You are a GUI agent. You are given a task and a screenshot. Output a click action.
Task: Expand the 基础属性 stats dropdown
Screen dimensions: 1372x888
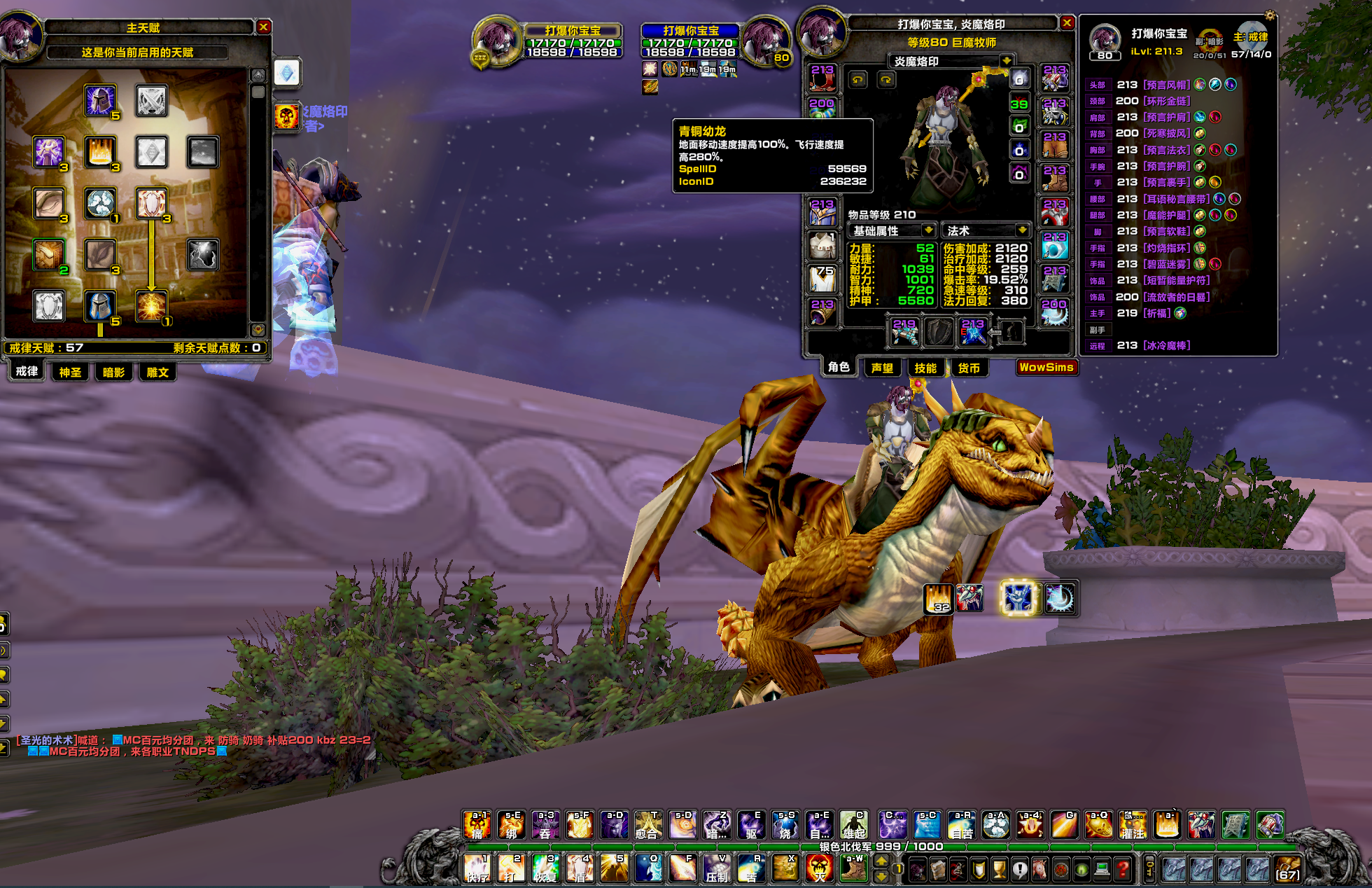click(928, 230)
